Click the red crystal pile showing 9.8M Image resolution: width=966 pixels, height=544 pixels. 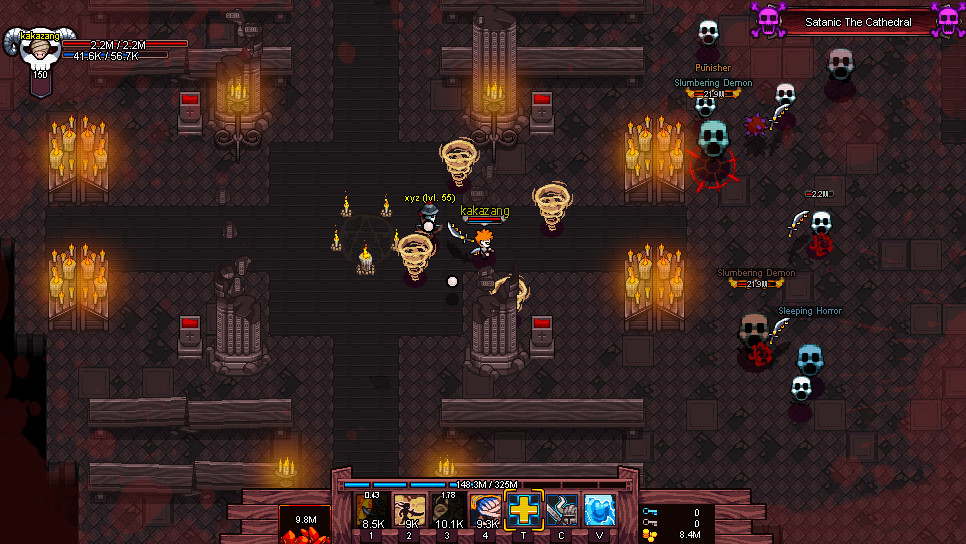coord(303,527)
